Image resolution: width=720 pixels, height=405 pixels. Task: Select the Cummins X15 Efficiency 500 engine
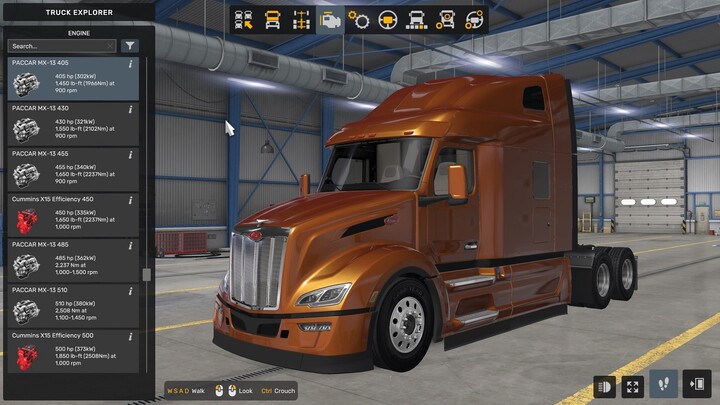tap(72, 350)
